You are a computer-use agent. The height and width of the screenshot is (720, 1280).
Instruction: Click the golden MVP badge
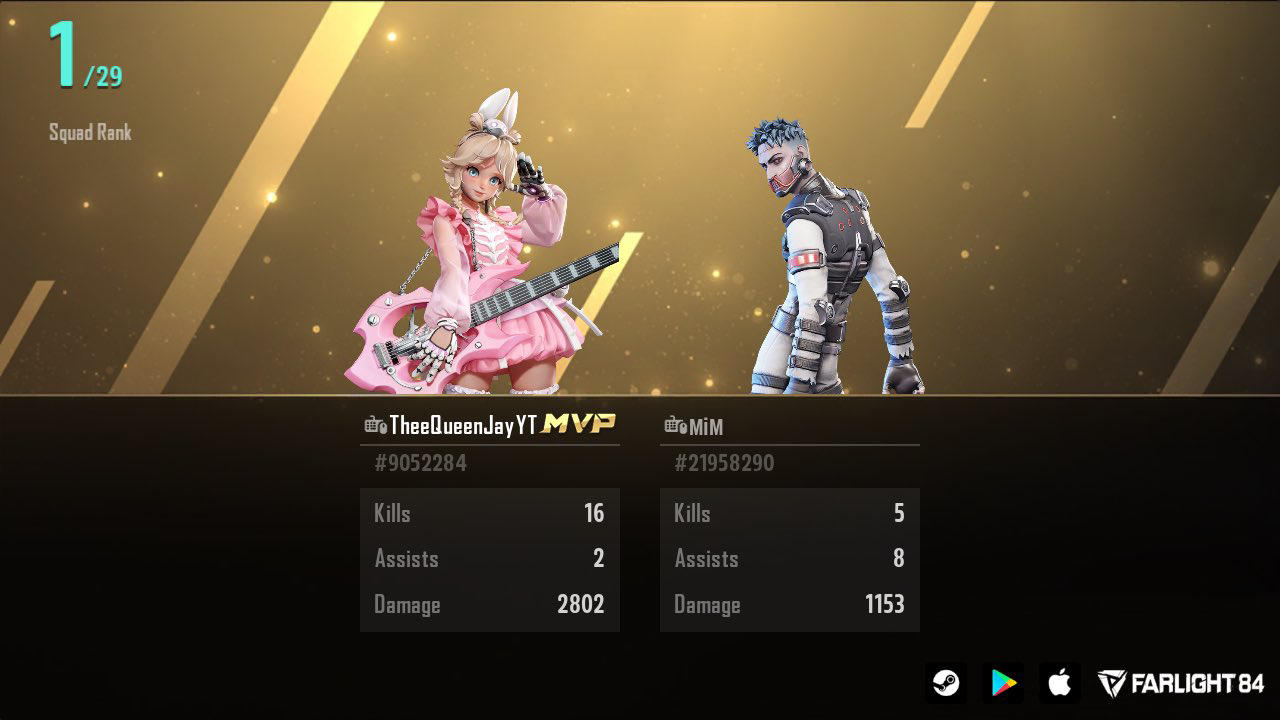click(578, 424)
